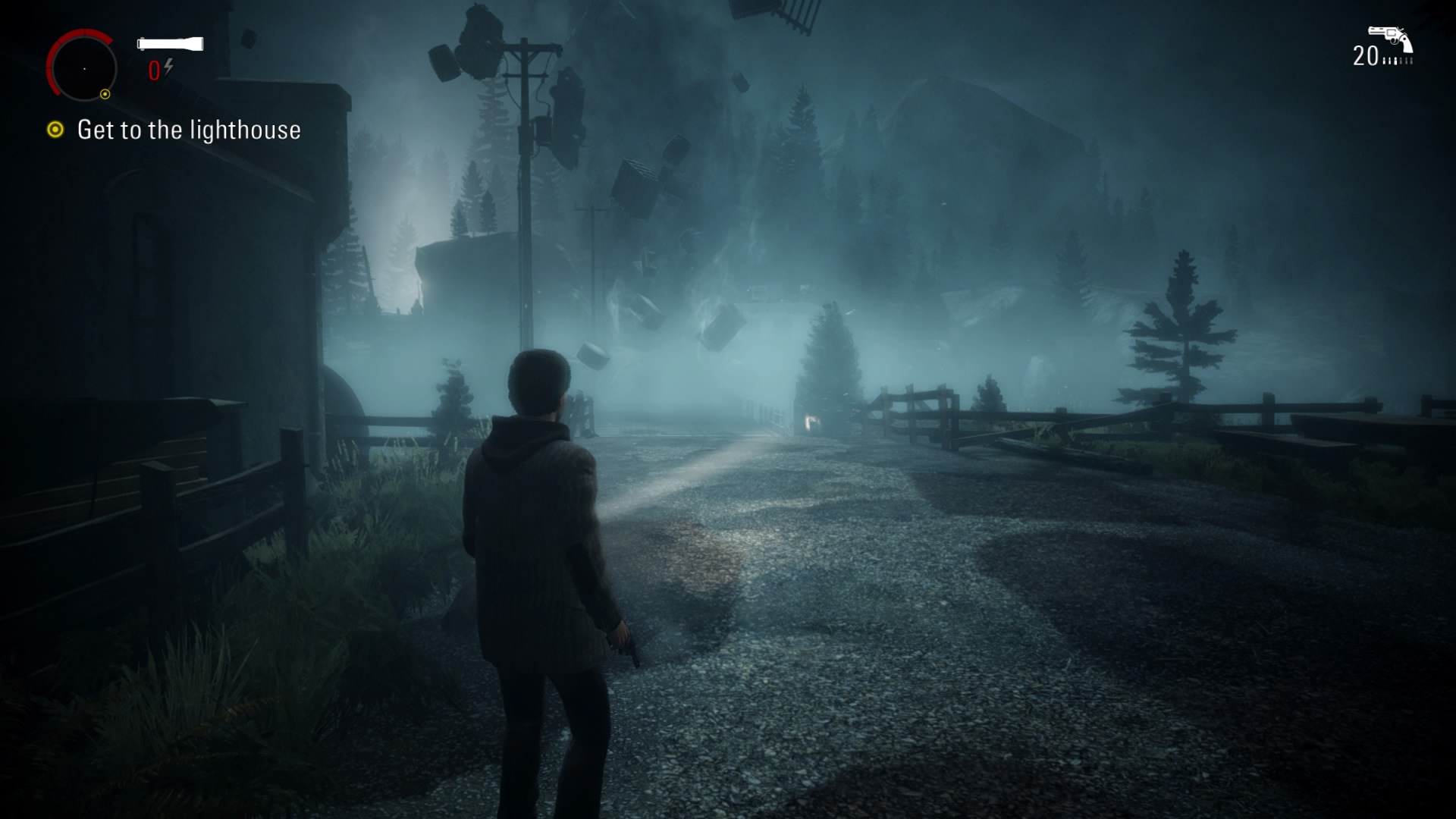Screen dimensions: 1456x819
Task: Click the white flashlight icon
Action: point(169,44)
